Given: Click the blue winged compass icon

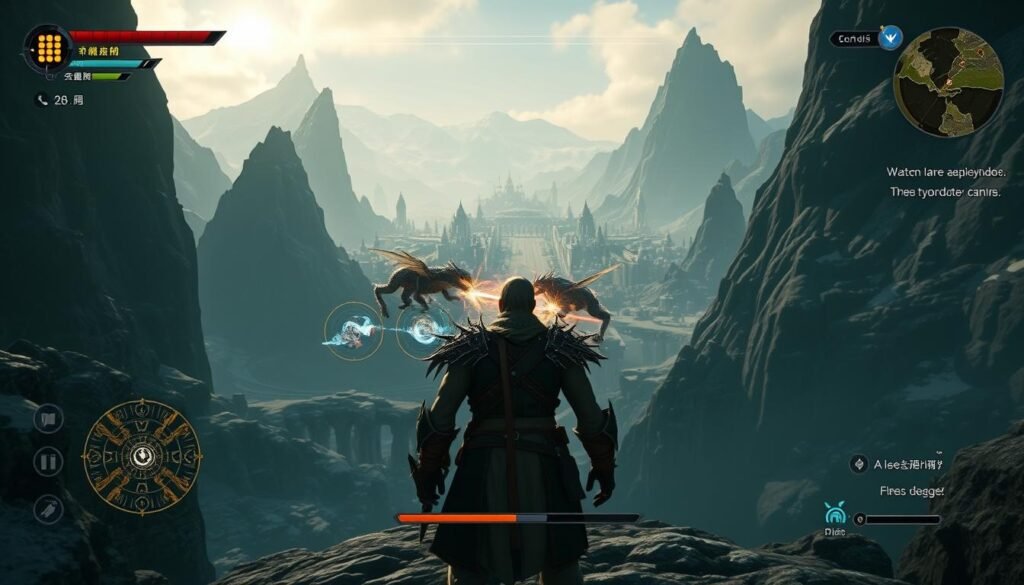Looking at the screenshot, I should point(890,38).
